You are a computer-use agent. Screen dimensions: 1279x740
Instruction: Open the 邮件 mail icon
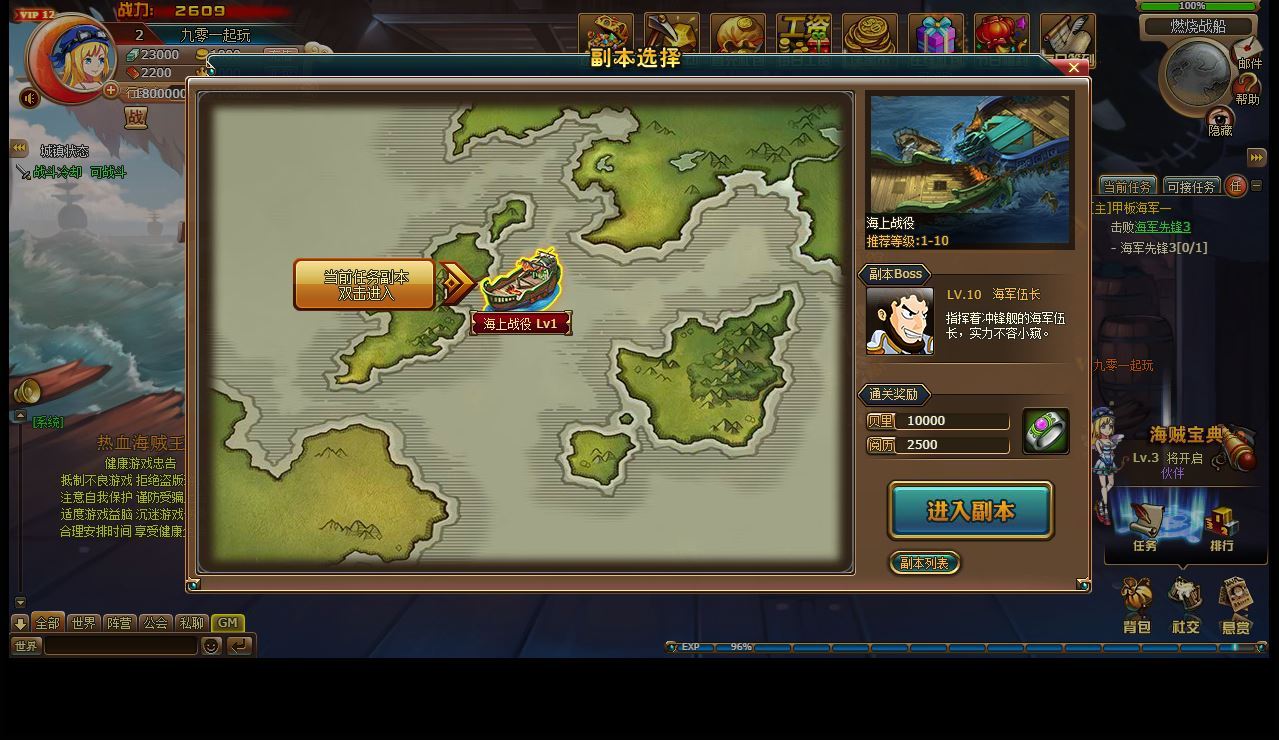coord(1248,52)
